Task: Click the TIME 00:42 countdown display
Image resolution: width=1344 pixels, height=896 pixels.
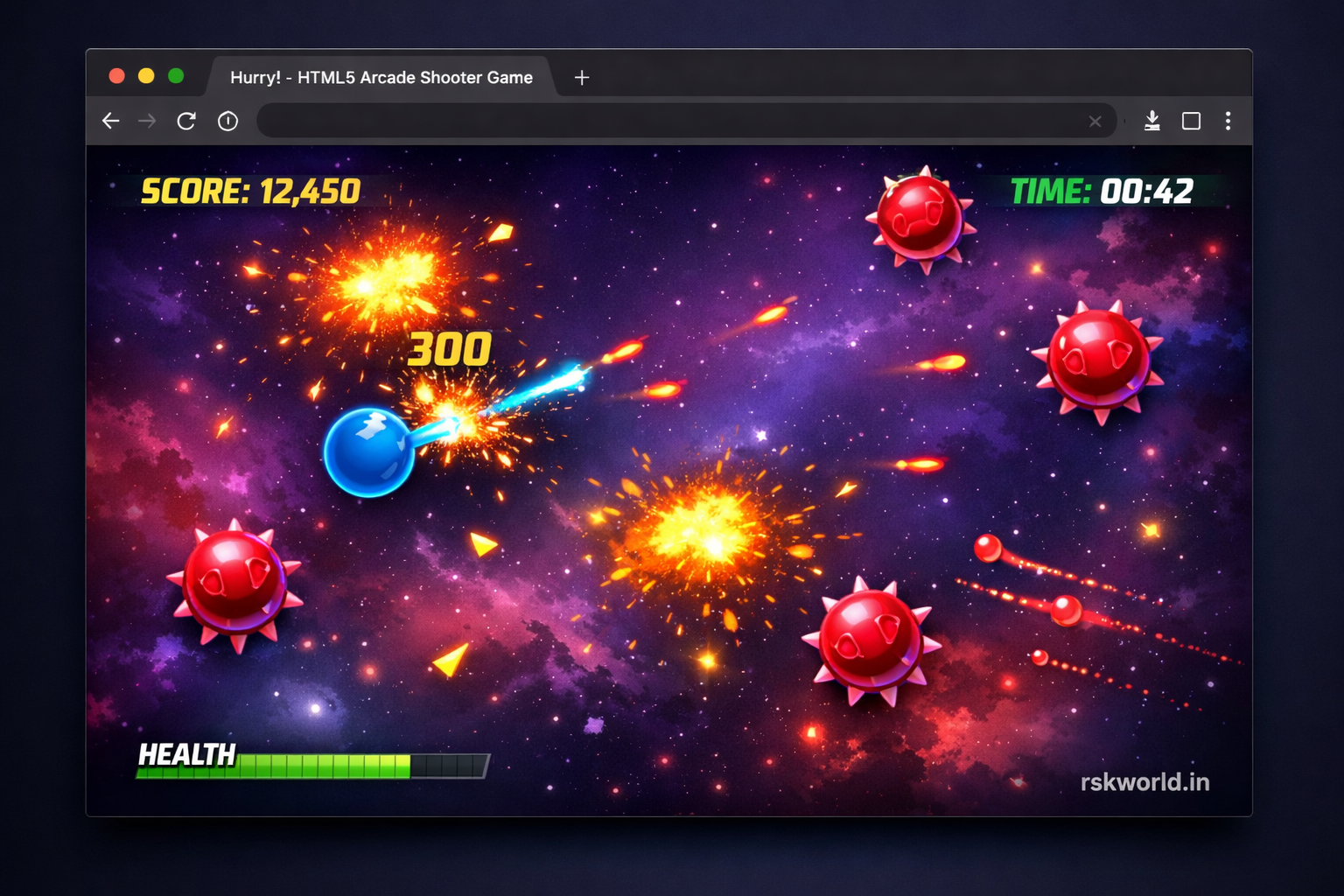Action: tap(1101, 191)
